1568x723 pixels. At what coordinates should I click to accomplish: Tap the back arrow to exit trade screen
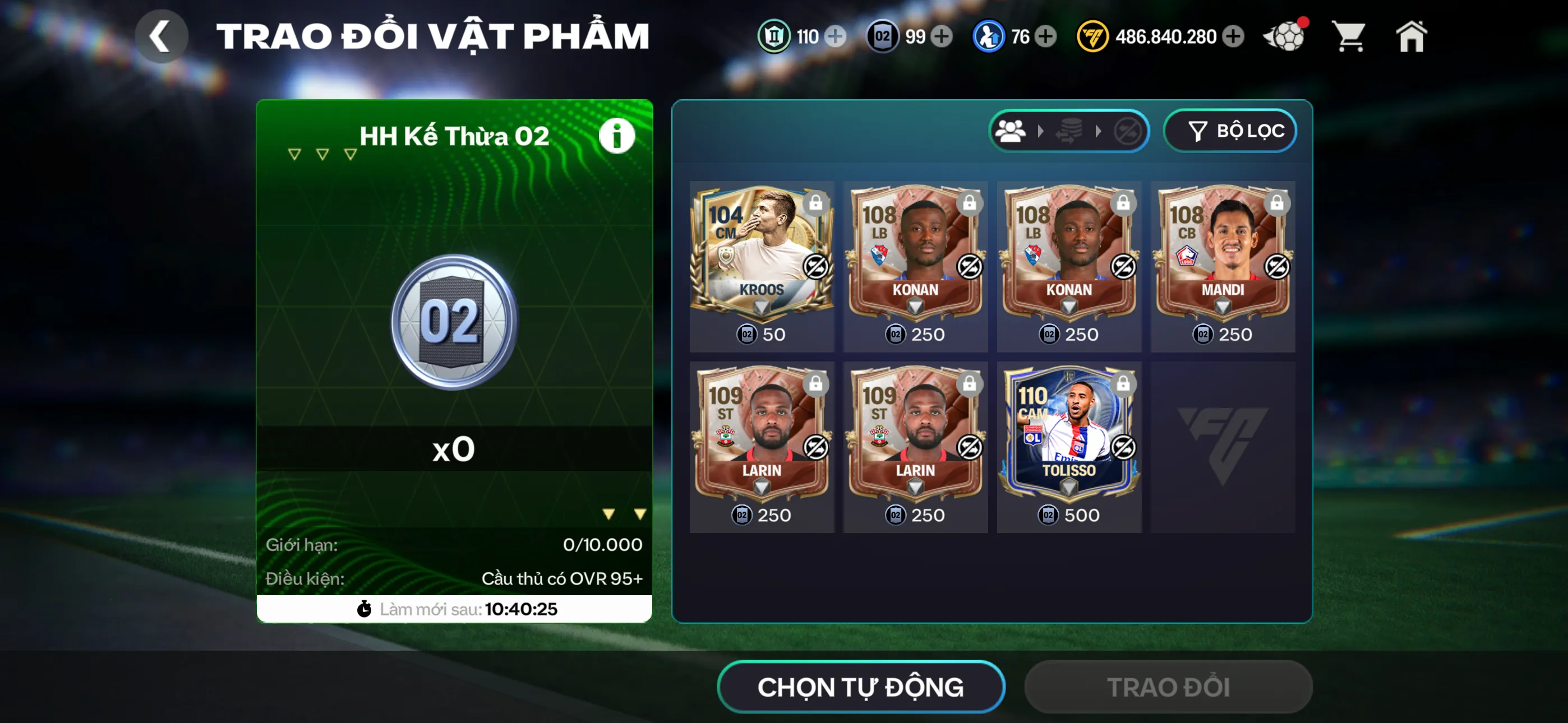(162, 36)
